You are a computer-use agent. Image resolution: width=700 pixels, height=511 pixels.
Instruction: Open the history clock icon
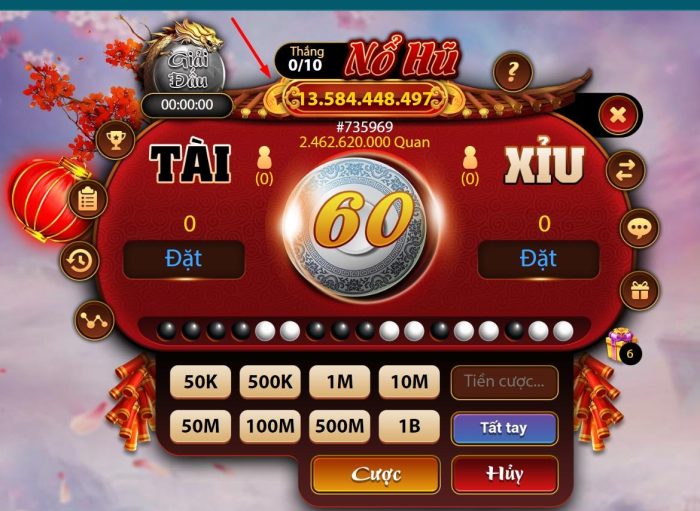coord(80,261)
